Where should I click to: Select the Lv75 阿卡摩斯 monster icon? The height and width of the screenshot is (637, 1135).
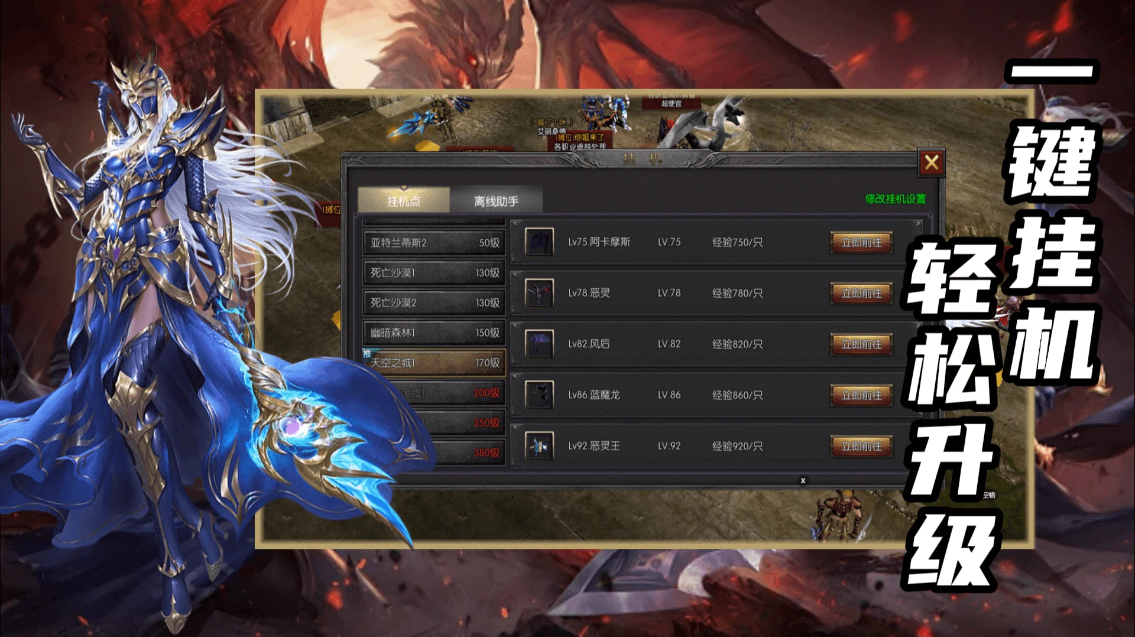pyautogui.click(x=539, y=242)
